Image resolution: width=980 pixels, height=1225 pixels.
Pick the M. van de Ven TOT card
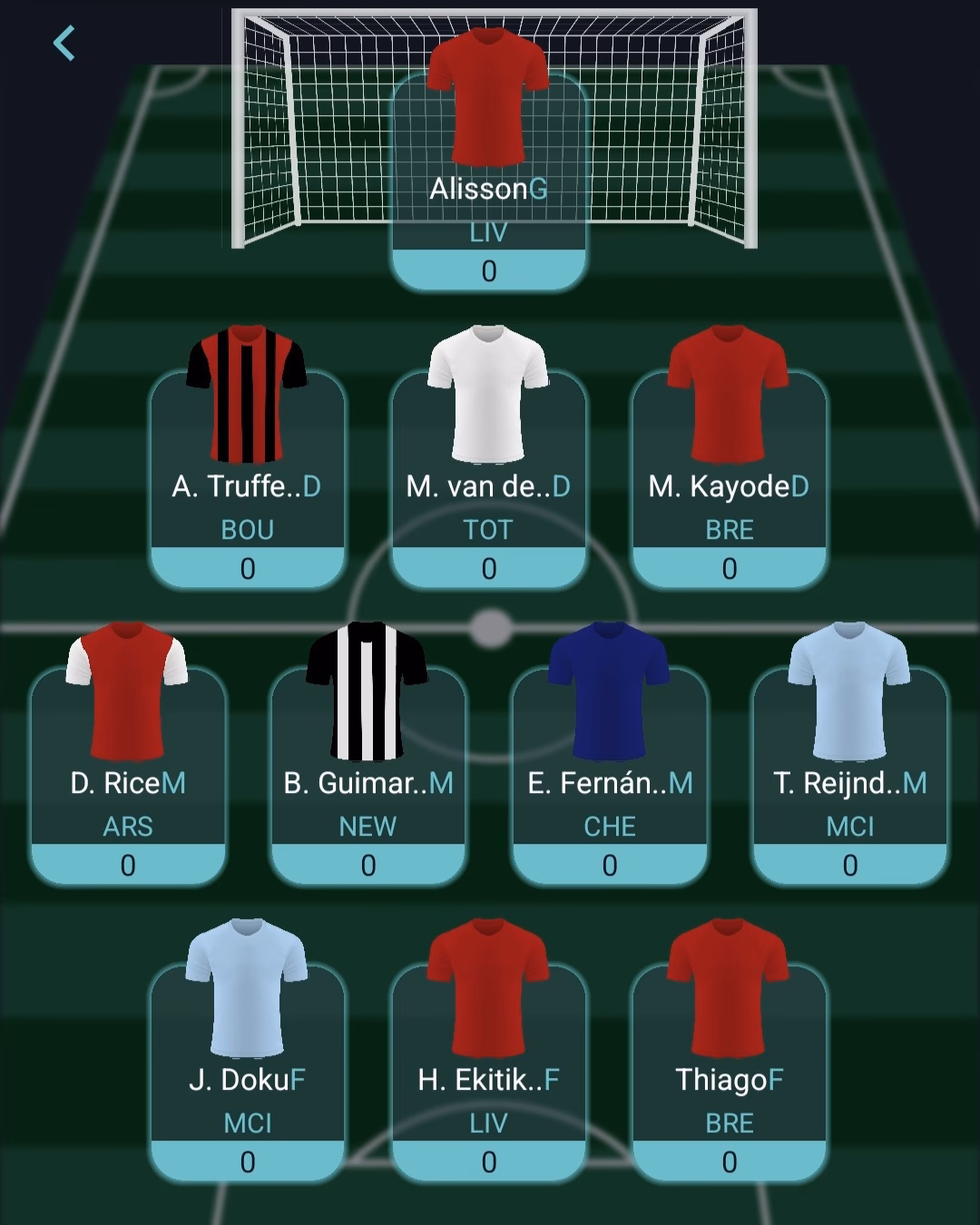(488, 479)
